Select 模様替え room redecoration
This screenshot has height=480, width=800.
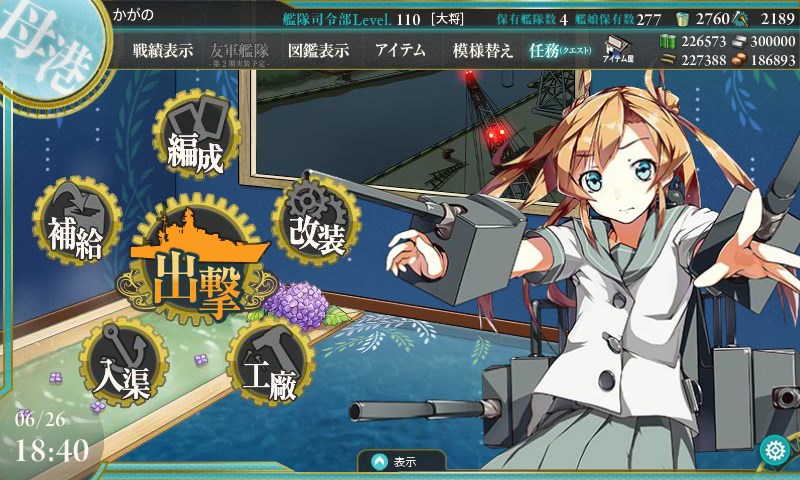[483, 51]
